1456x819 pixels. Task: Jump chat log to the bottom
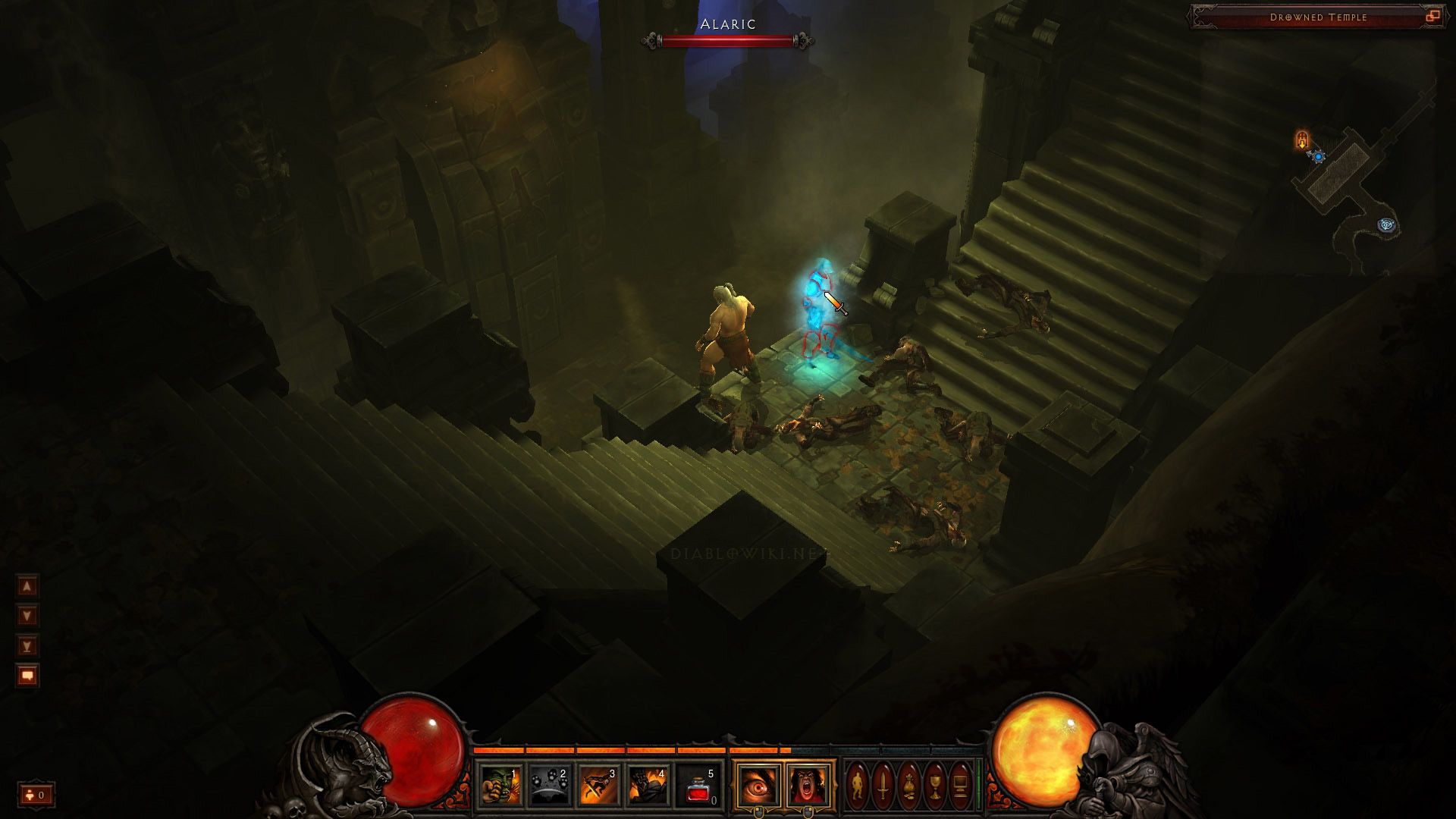pyautogui.click(x=27, y=646)
